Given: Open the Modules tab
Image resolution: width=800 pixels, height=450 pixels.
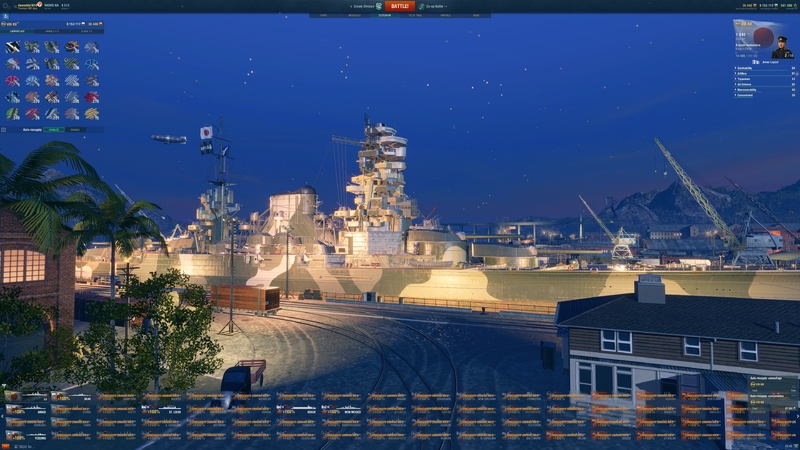Looking at the screenshot, I should (x=354, y=15).
